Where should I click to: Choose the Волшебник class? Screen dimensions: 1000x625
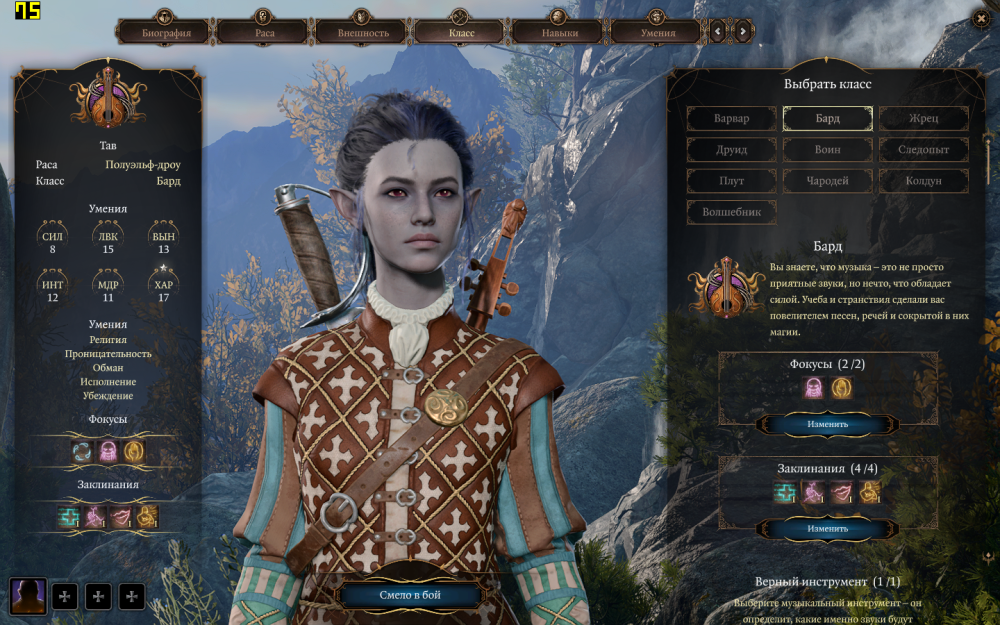(x=731, y=212)
